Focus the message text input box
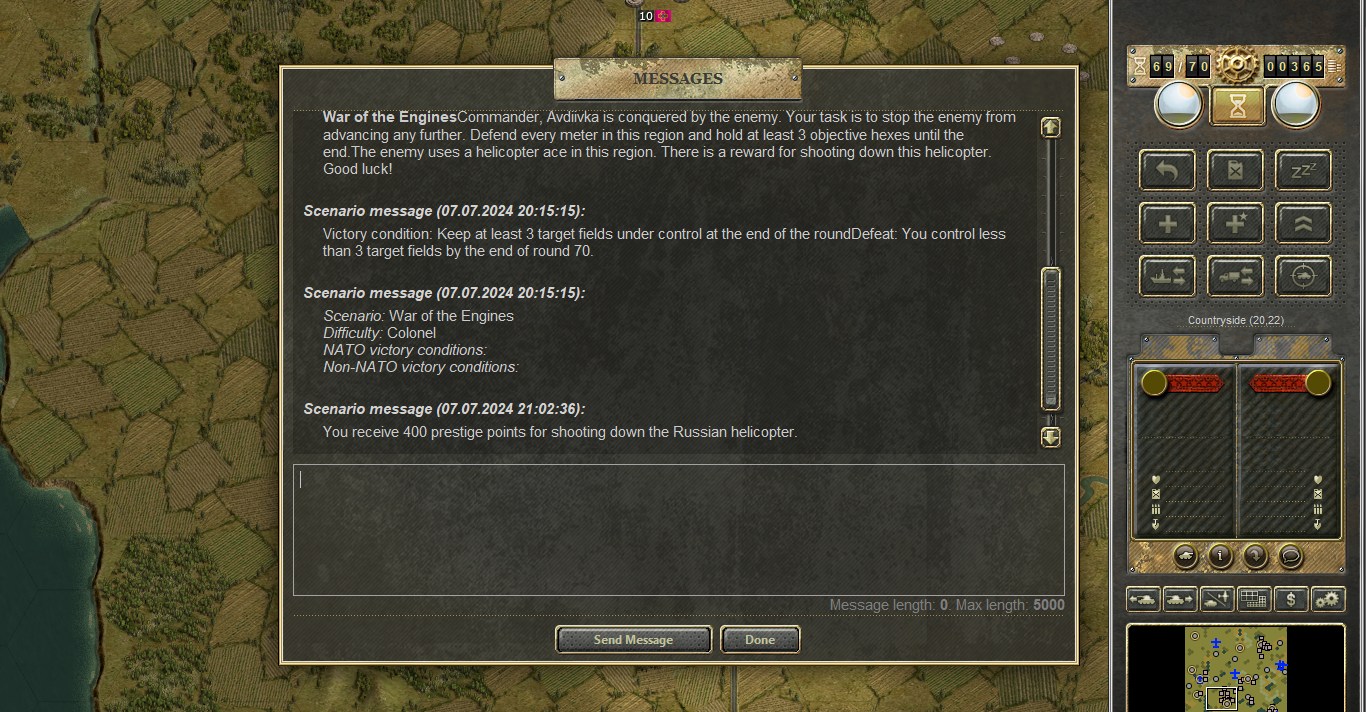The width and height of the screenshot is (1366, 712). click(x=678, y=529)
